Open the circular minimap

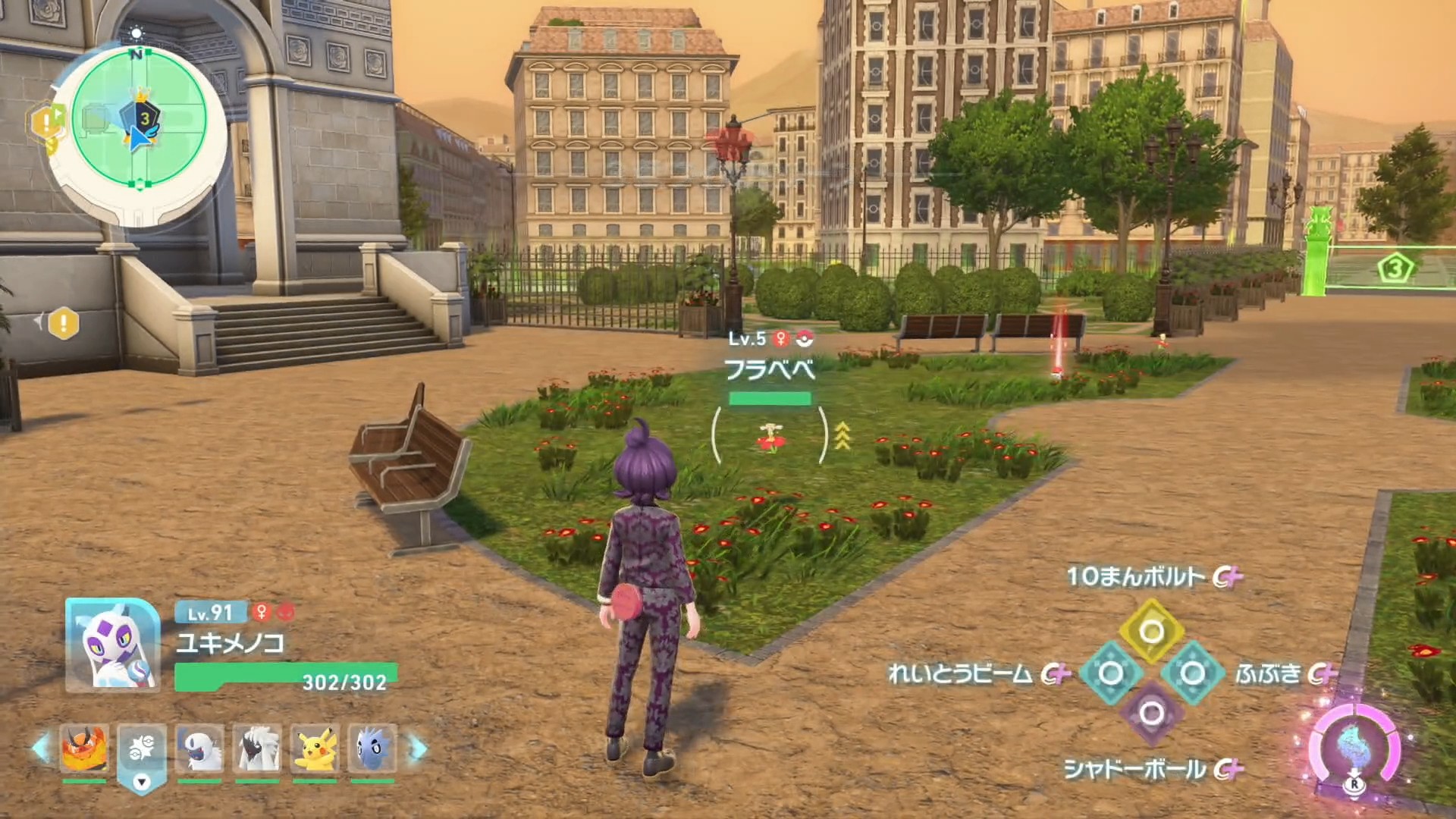pos(139,119)
